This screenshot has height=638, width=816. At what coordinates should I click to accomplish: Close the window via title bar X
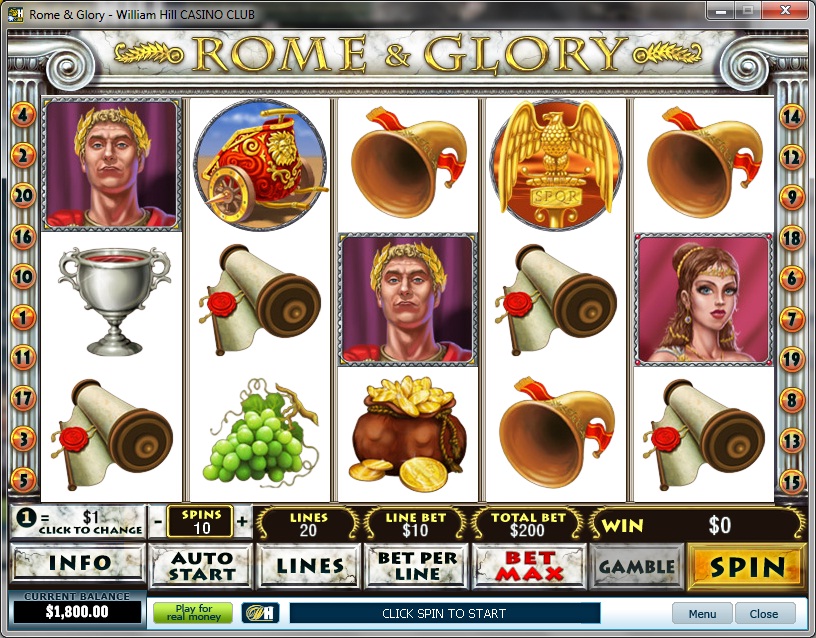coord(783,11)
